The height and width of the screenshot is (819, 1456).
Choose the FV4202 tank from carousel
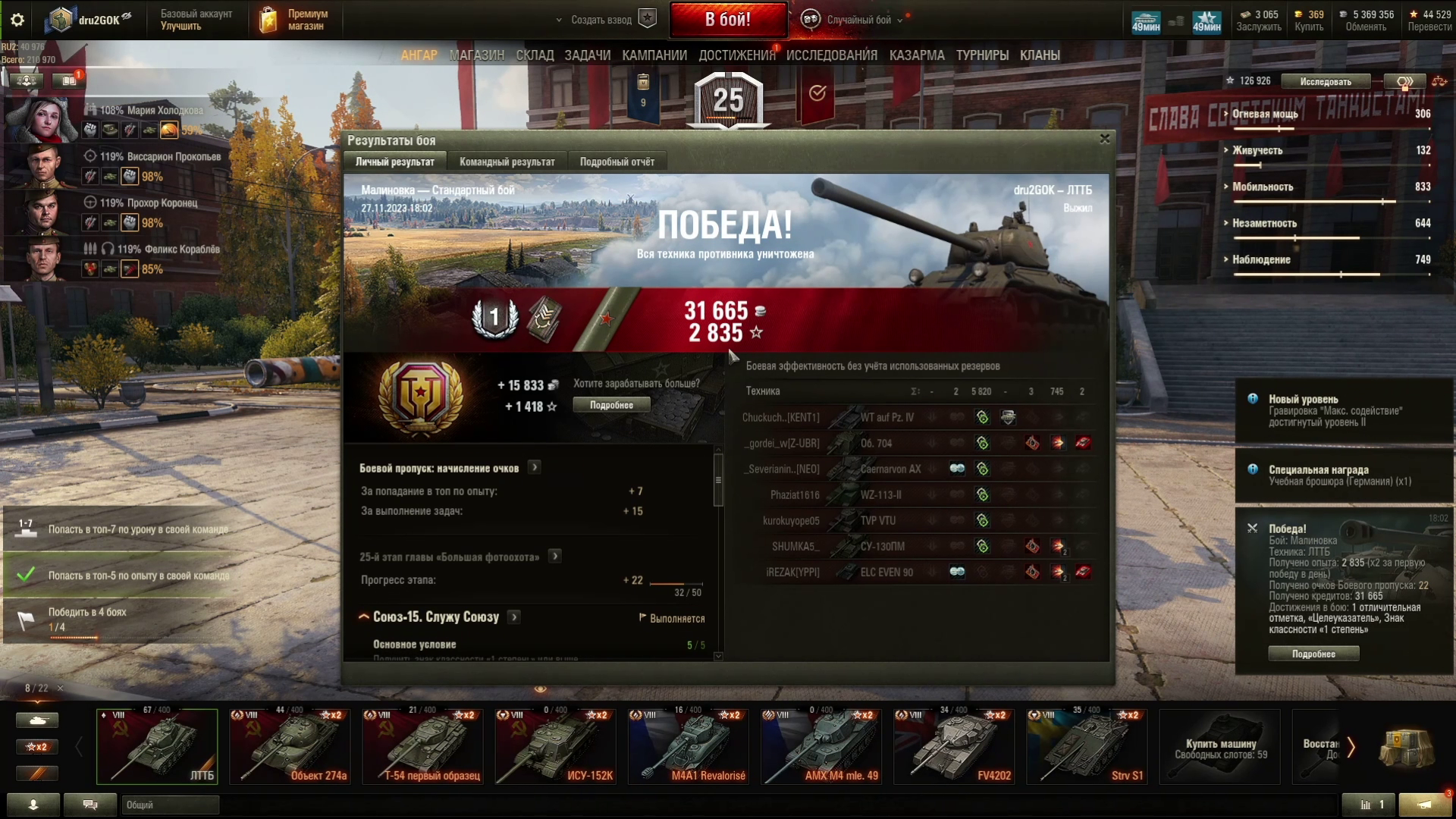[953, 746]
